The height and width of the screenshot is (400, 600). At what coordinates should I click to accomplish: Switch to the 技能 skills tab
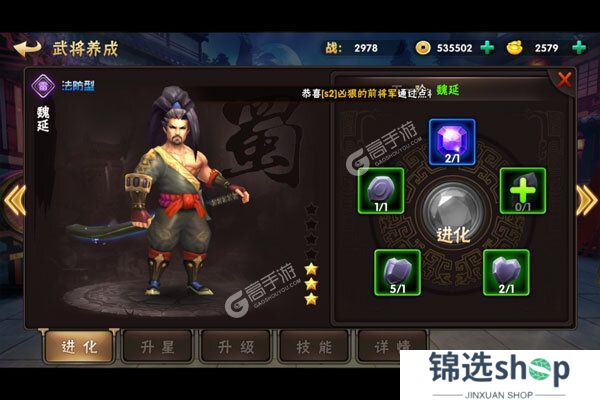tap(313, 346)
